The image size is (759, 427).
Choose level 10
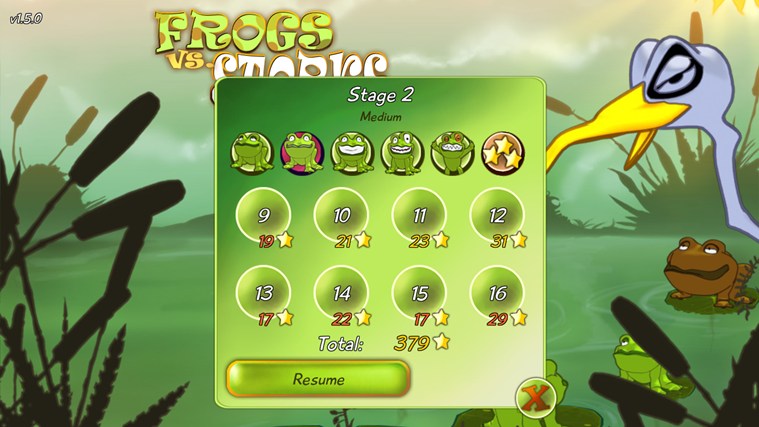(341, 215)
